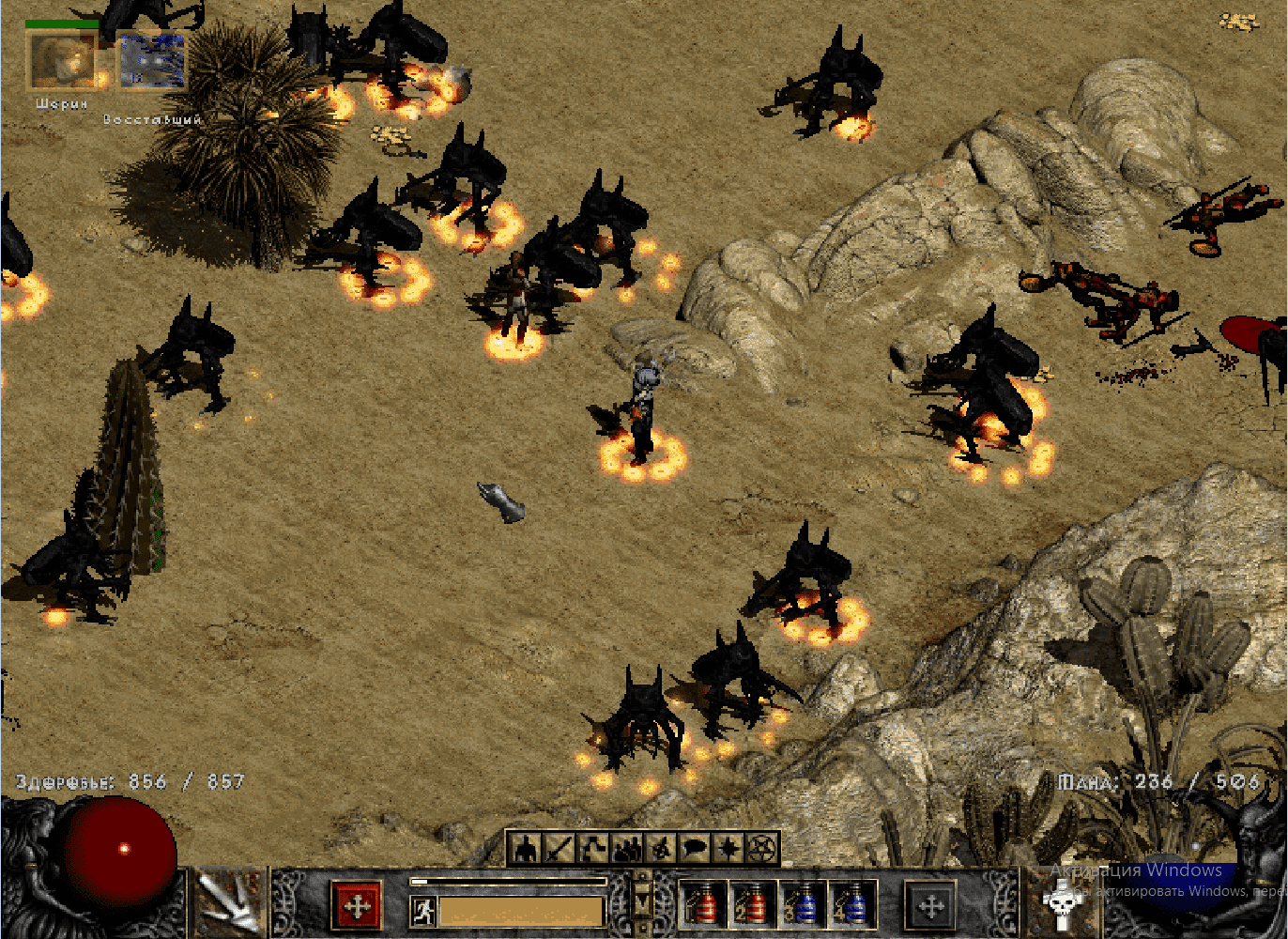Open the Quest Log key icon

pos(664,848)
